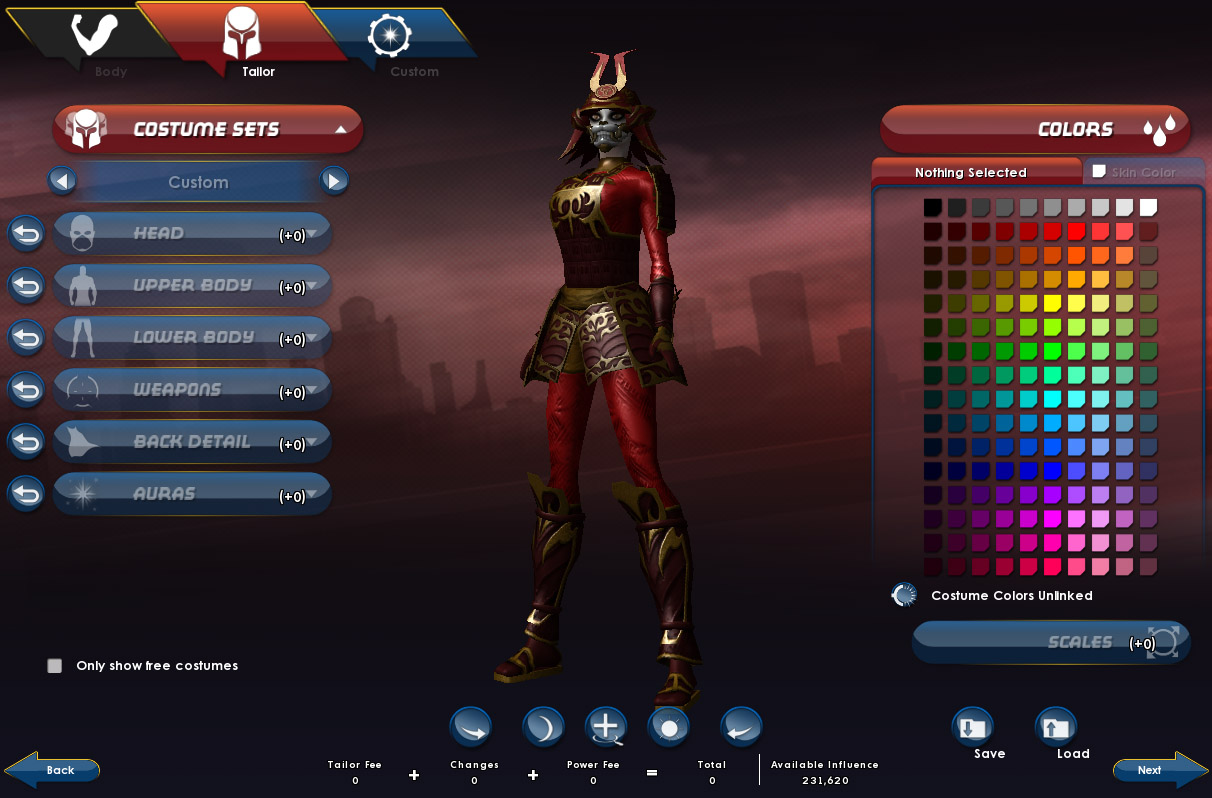Toggle Costume Colors Unlinked button
This screenshot has height=798, width=1212.
pyautogui.click(x=904, y=596)
